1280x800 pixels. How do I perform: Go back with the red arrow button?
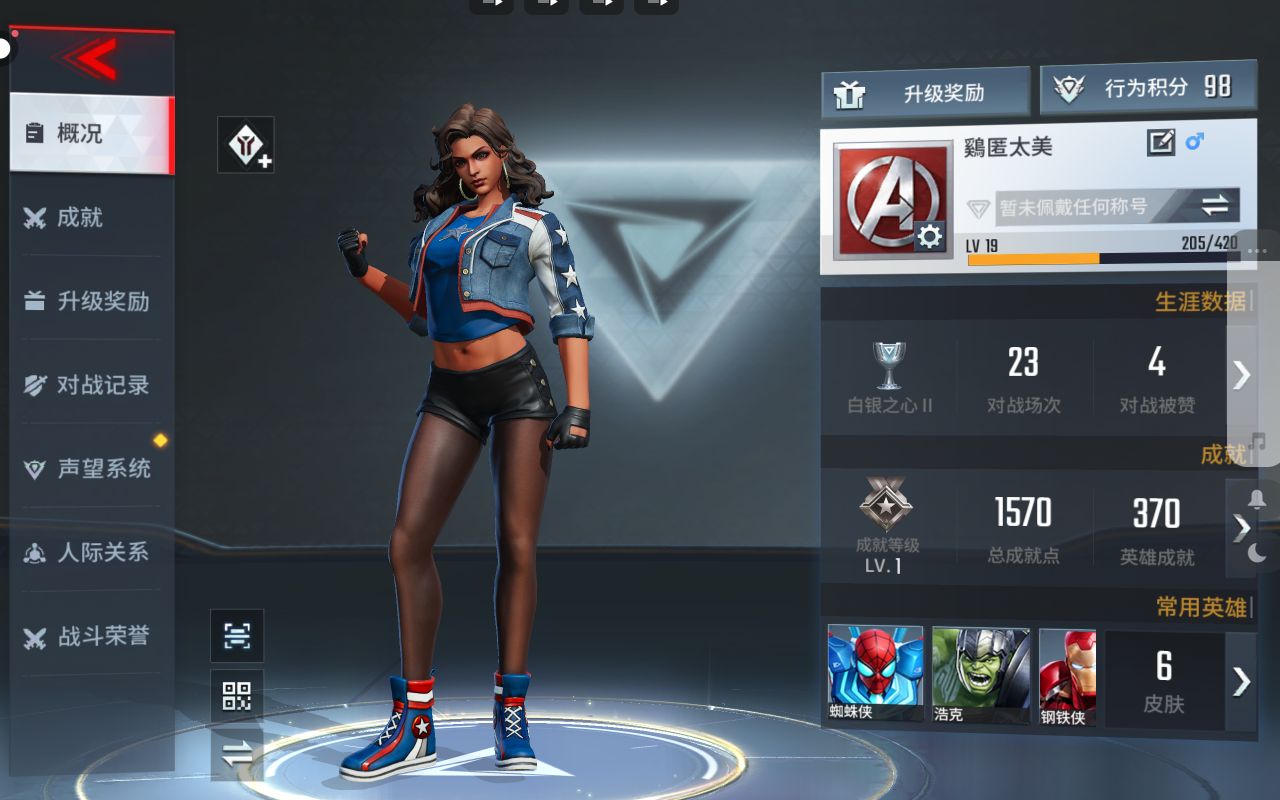click(x=92, y=60)
